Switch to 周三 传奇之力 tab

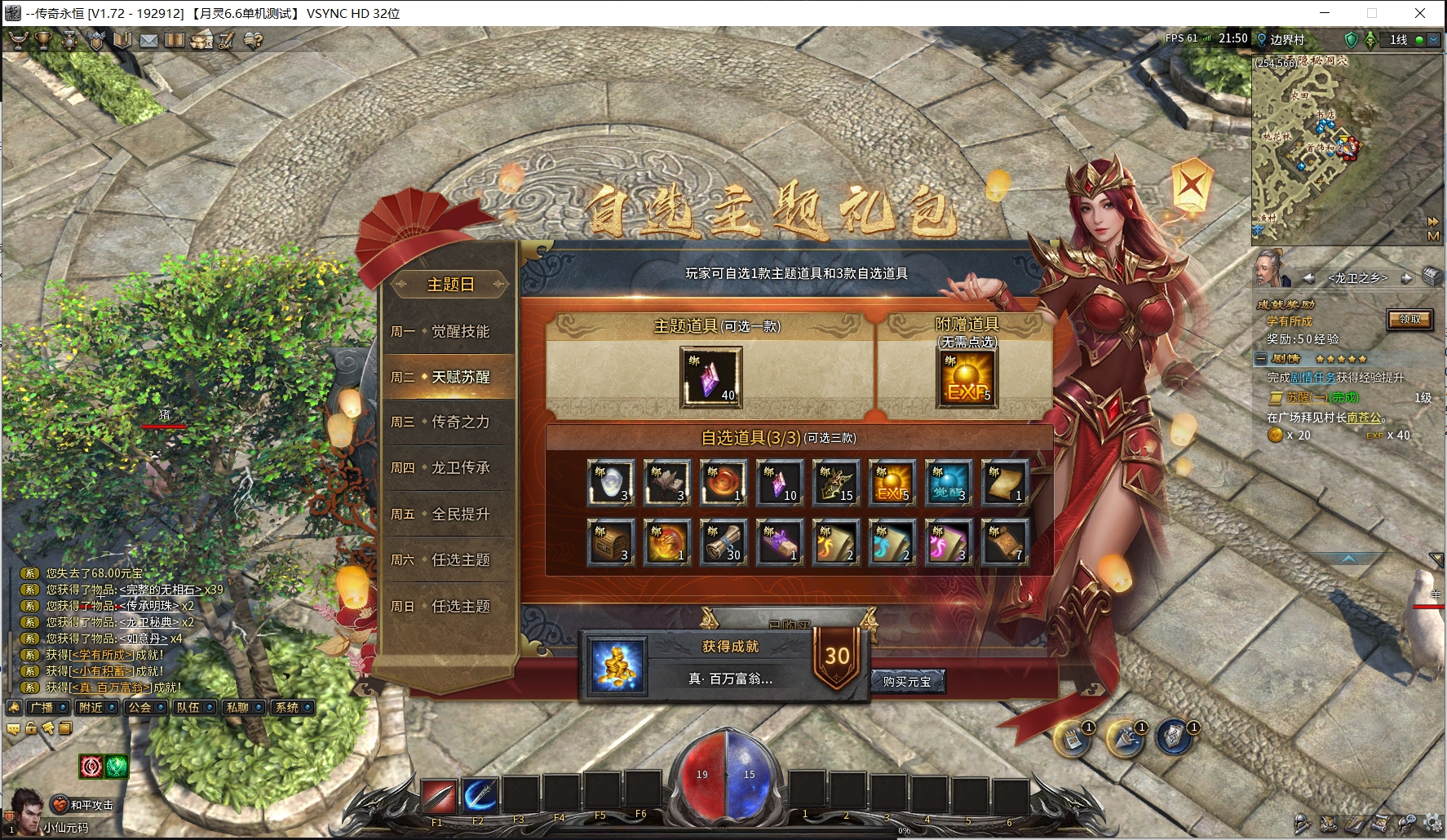tap(449, 422)
